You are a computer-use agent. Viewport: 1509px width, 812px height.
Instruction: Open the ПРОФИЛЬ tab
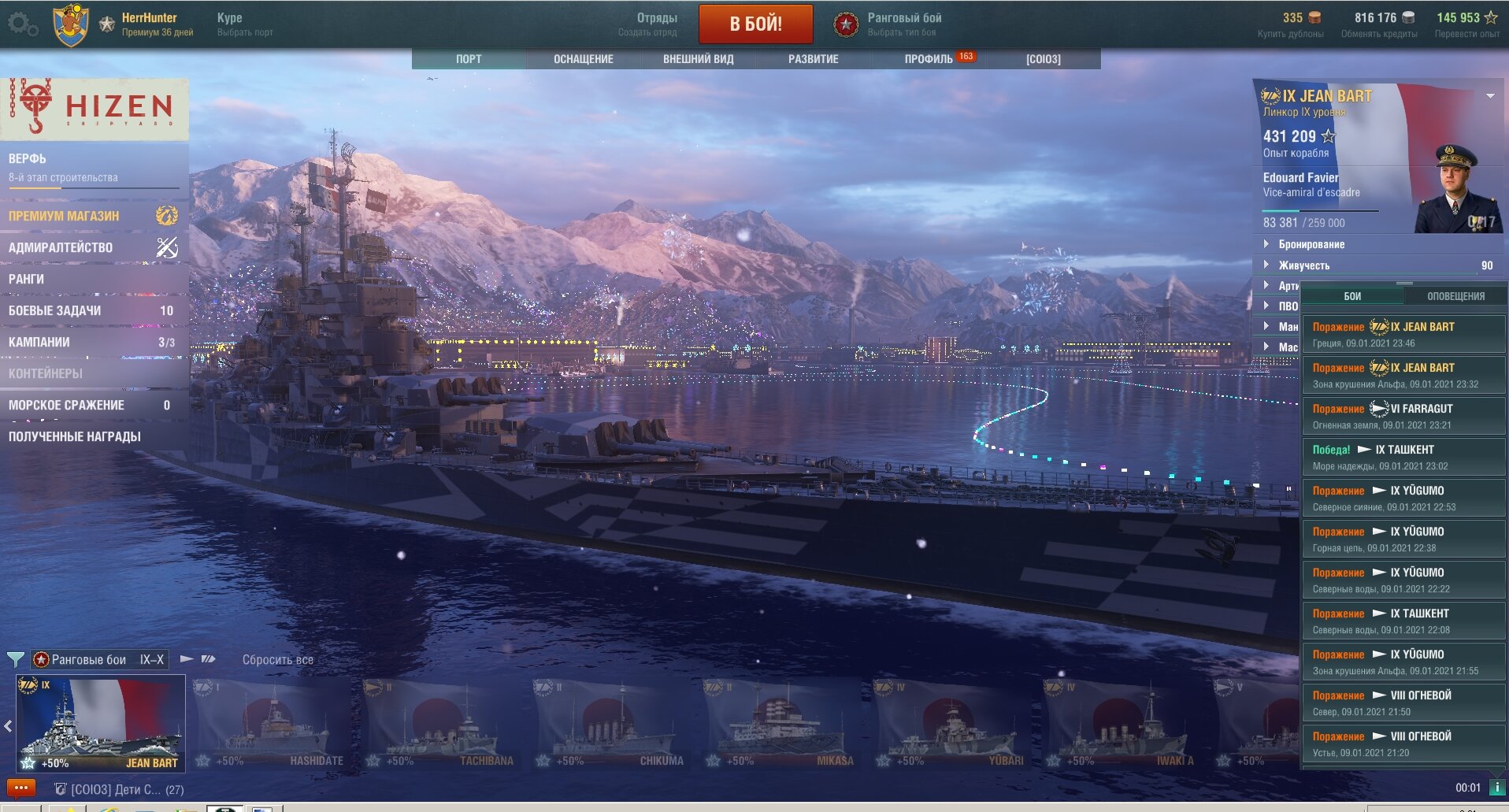(929, 59)
